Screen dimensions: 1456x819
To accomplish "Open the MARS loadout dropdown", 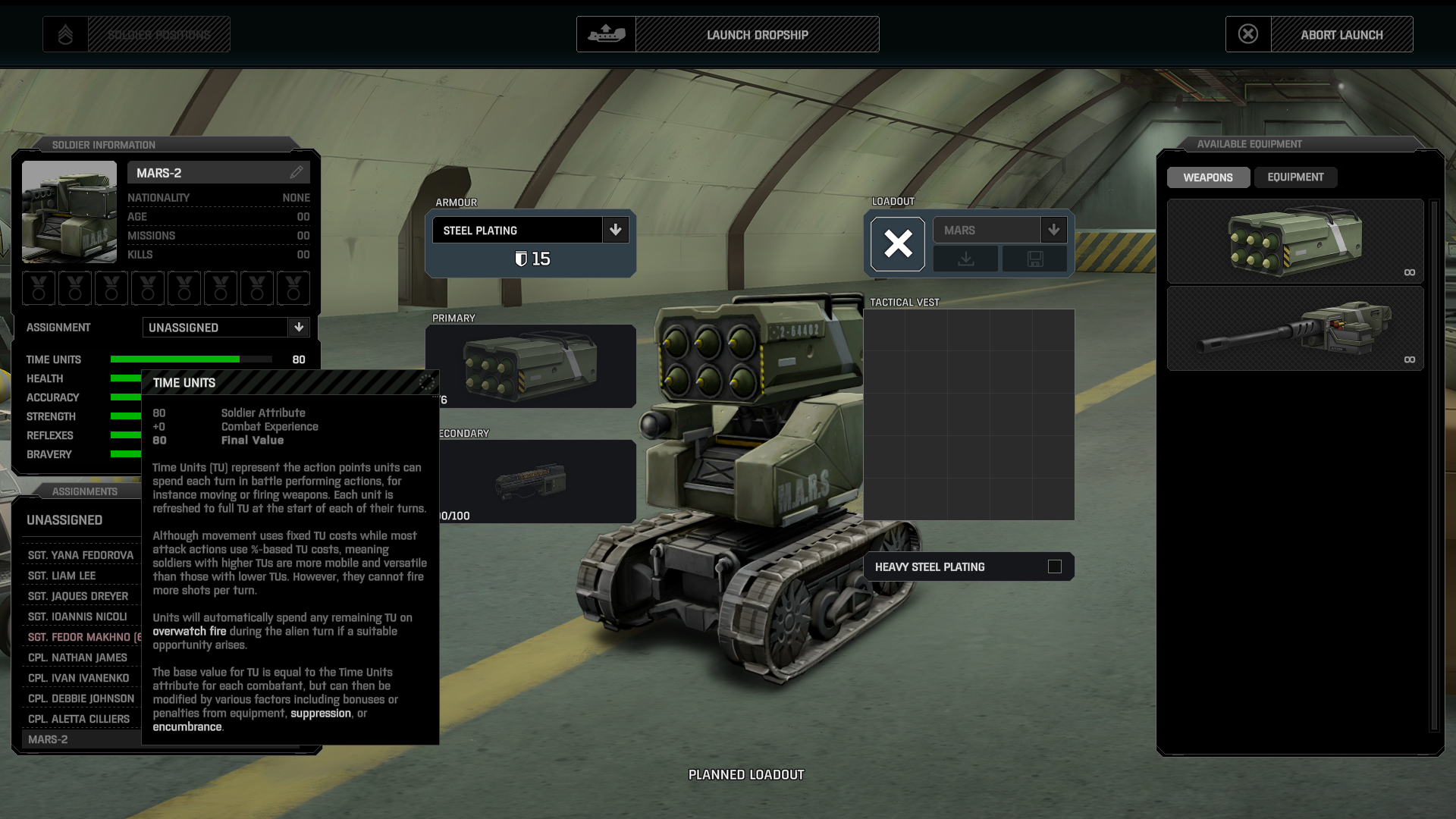I will point(1053,230).
